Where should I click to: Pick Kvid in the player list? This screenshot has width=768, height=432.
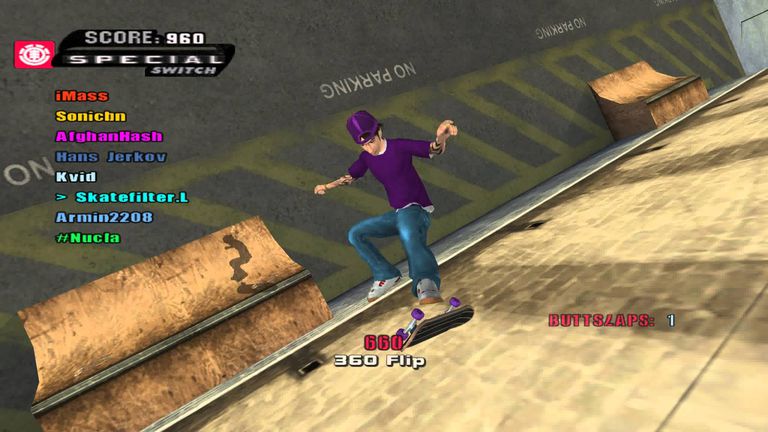[x=76, y=177]
